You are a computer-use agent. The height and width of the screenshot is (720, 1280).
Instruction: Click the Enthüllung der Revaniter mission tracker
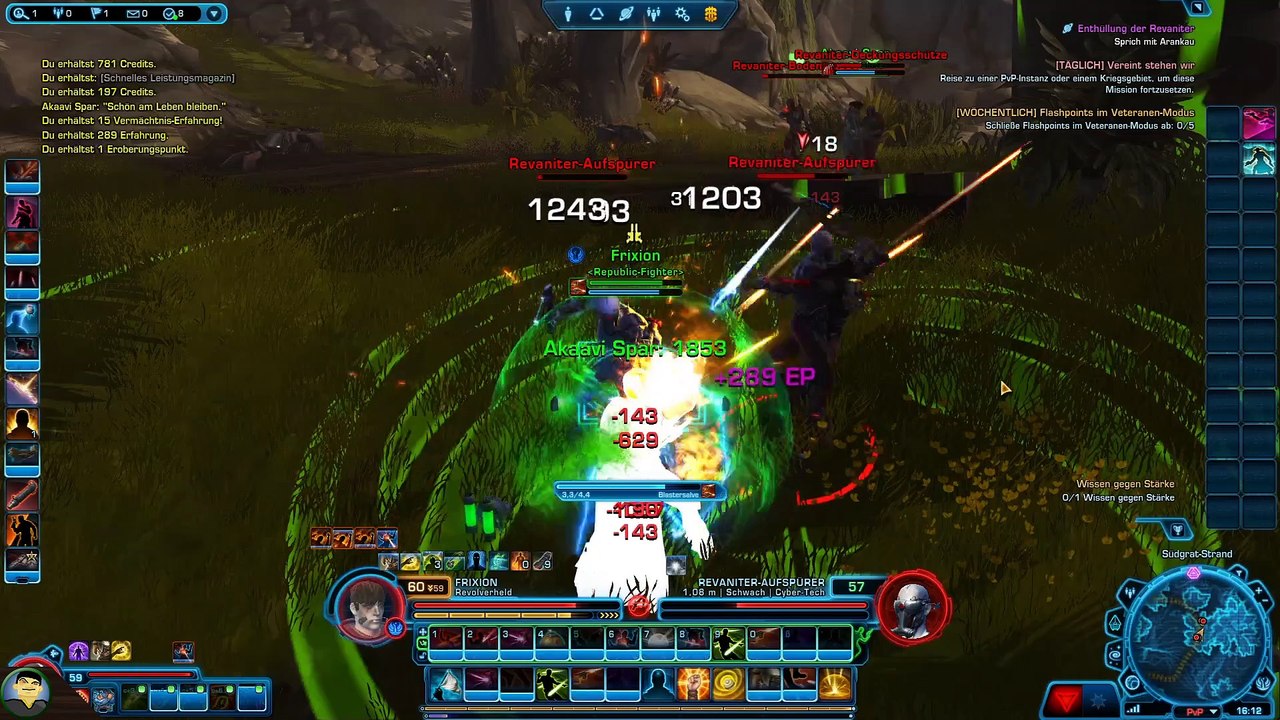(1135, 29)
